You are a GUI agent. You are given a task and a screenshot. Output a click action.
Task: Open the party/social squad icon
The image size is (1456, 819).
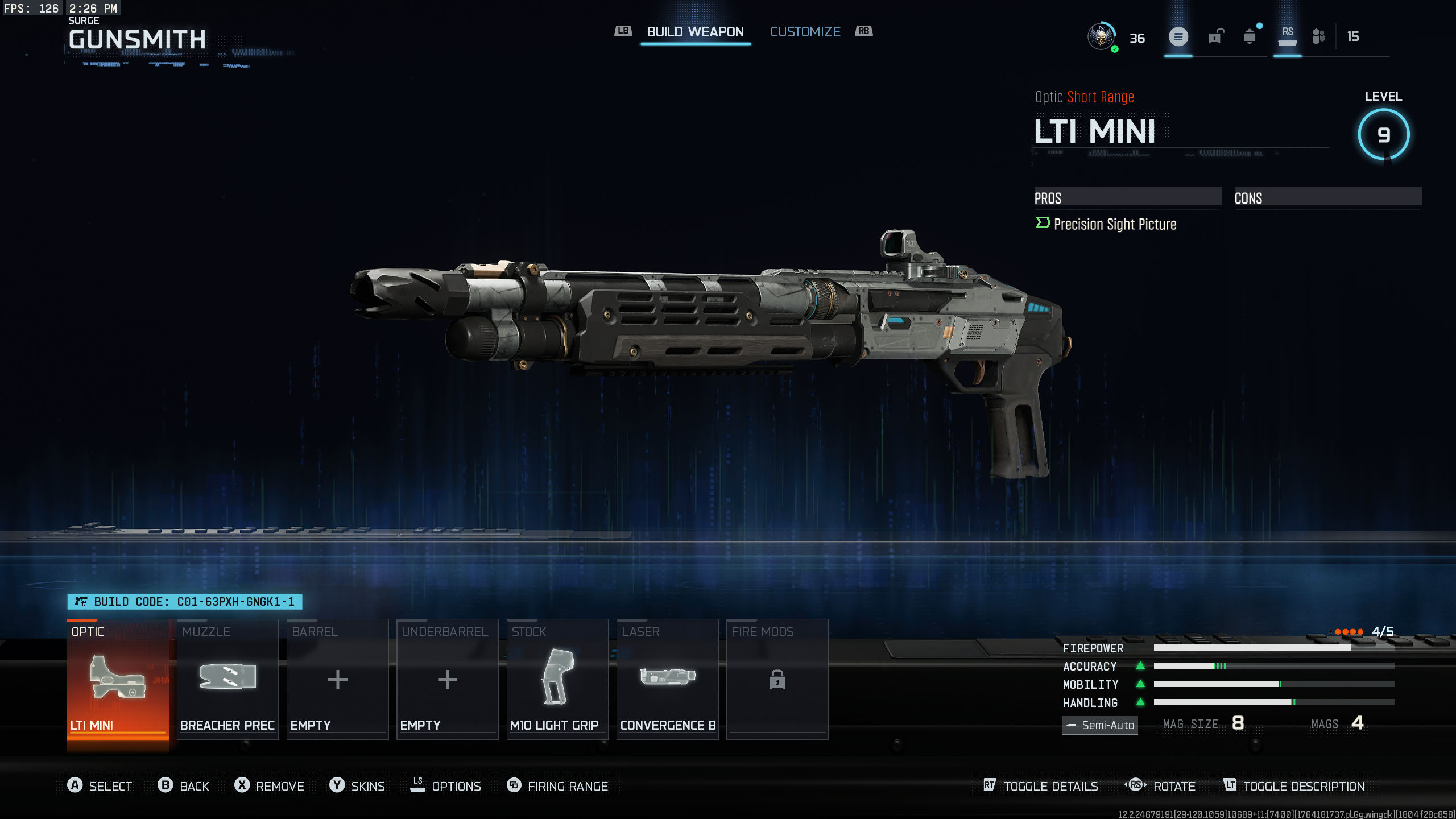coord(1318,36)
